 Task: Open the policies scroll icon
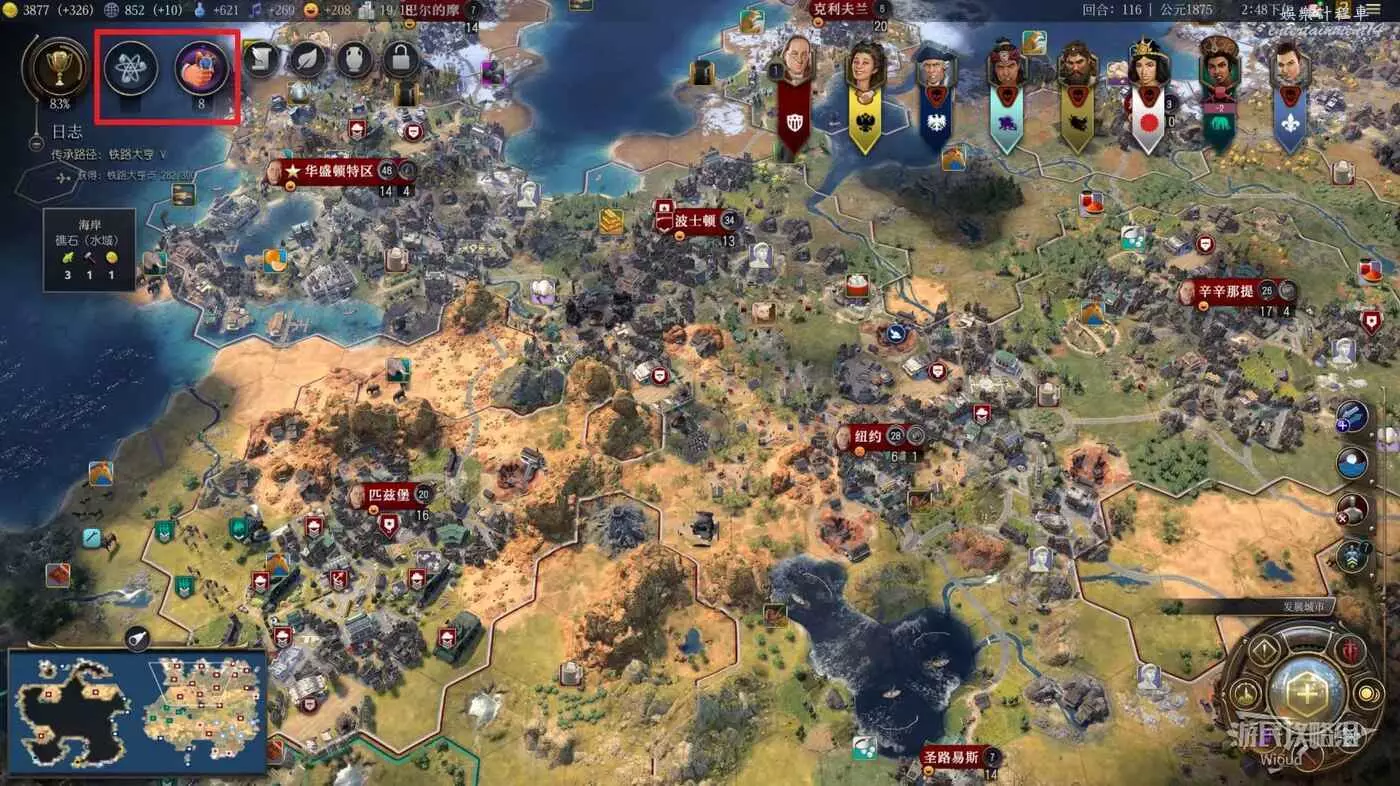pos(261,60)
